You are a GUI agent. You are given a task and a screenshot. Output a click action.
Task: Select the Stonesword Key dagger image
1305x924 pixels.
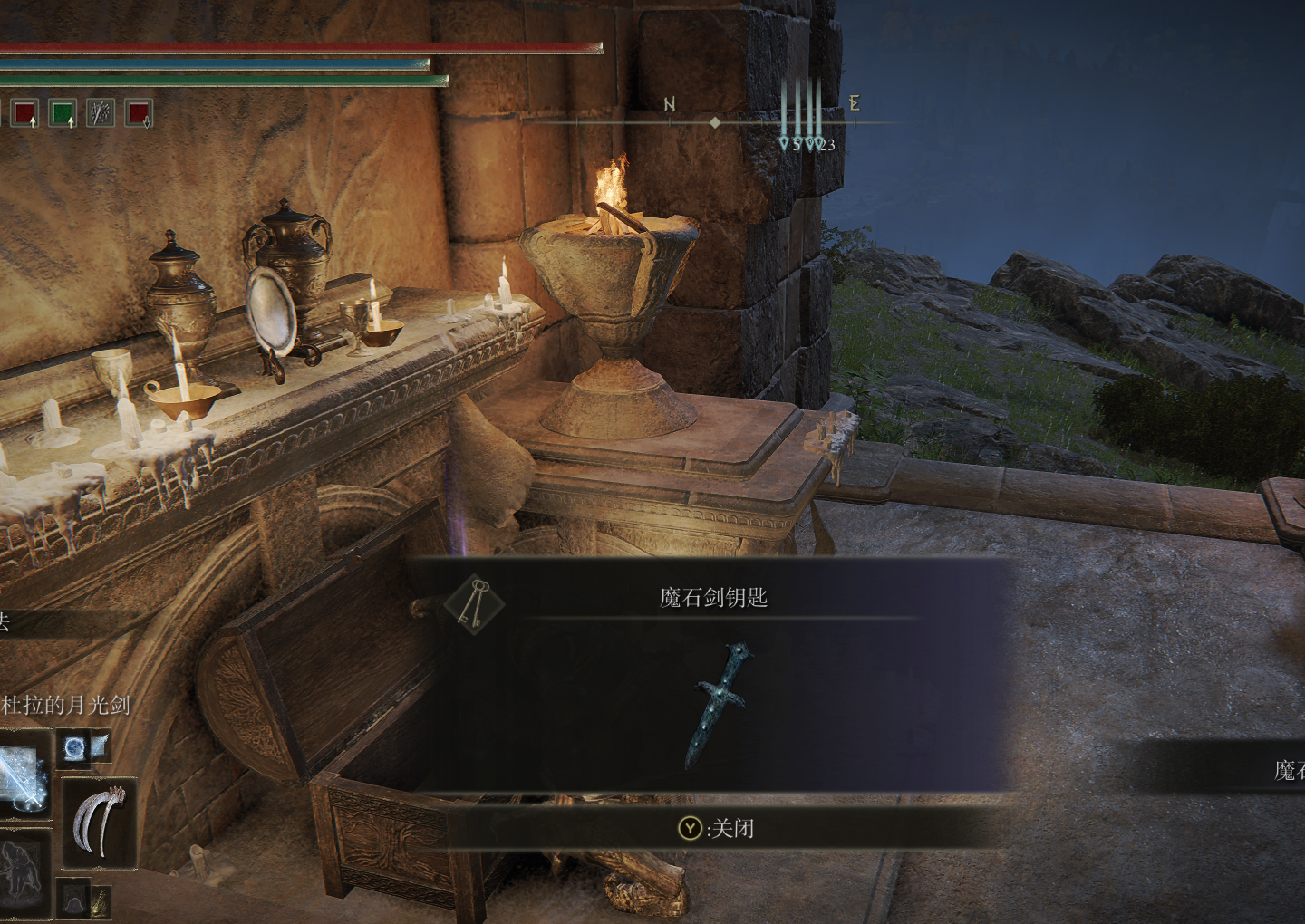[721, 705]
